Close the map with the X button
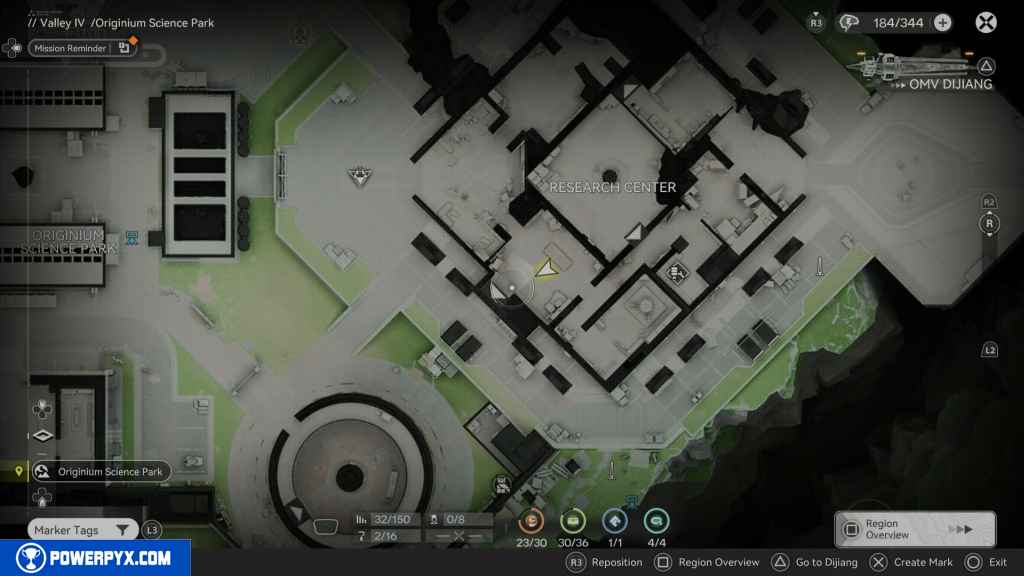Viewport: 1024px width, 576px height. pos(986,23)
